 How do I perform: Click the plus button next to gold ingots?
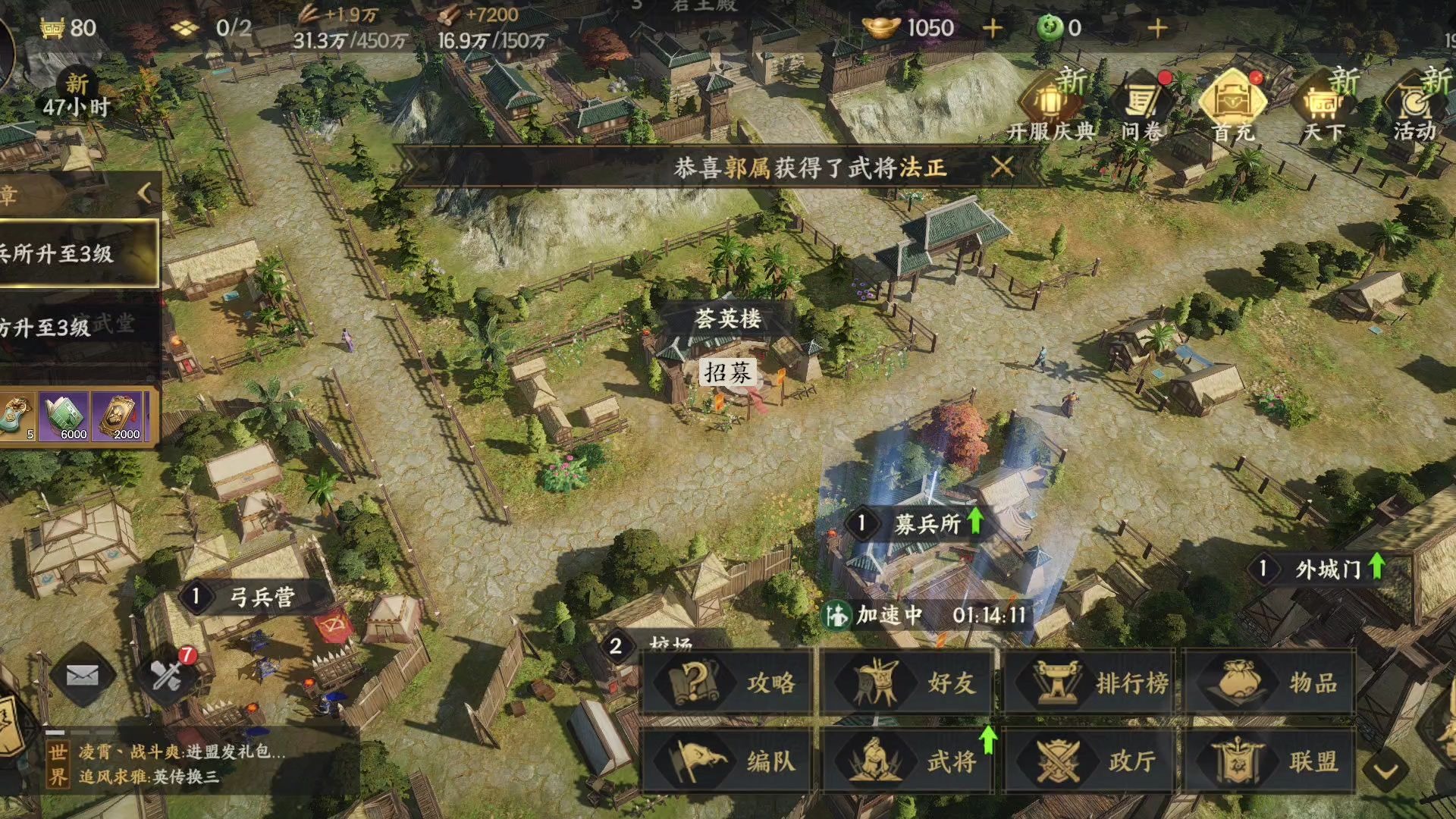tap(990, 28)
